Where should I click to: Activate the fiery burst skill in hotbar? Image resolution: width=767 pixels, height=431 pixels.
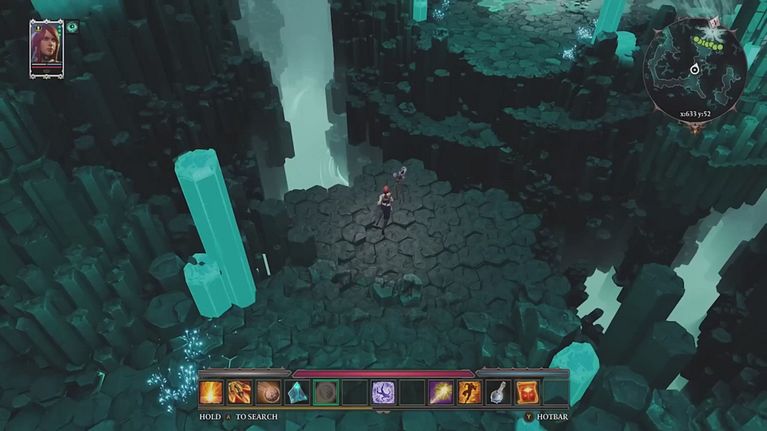[x=210, y=392]
